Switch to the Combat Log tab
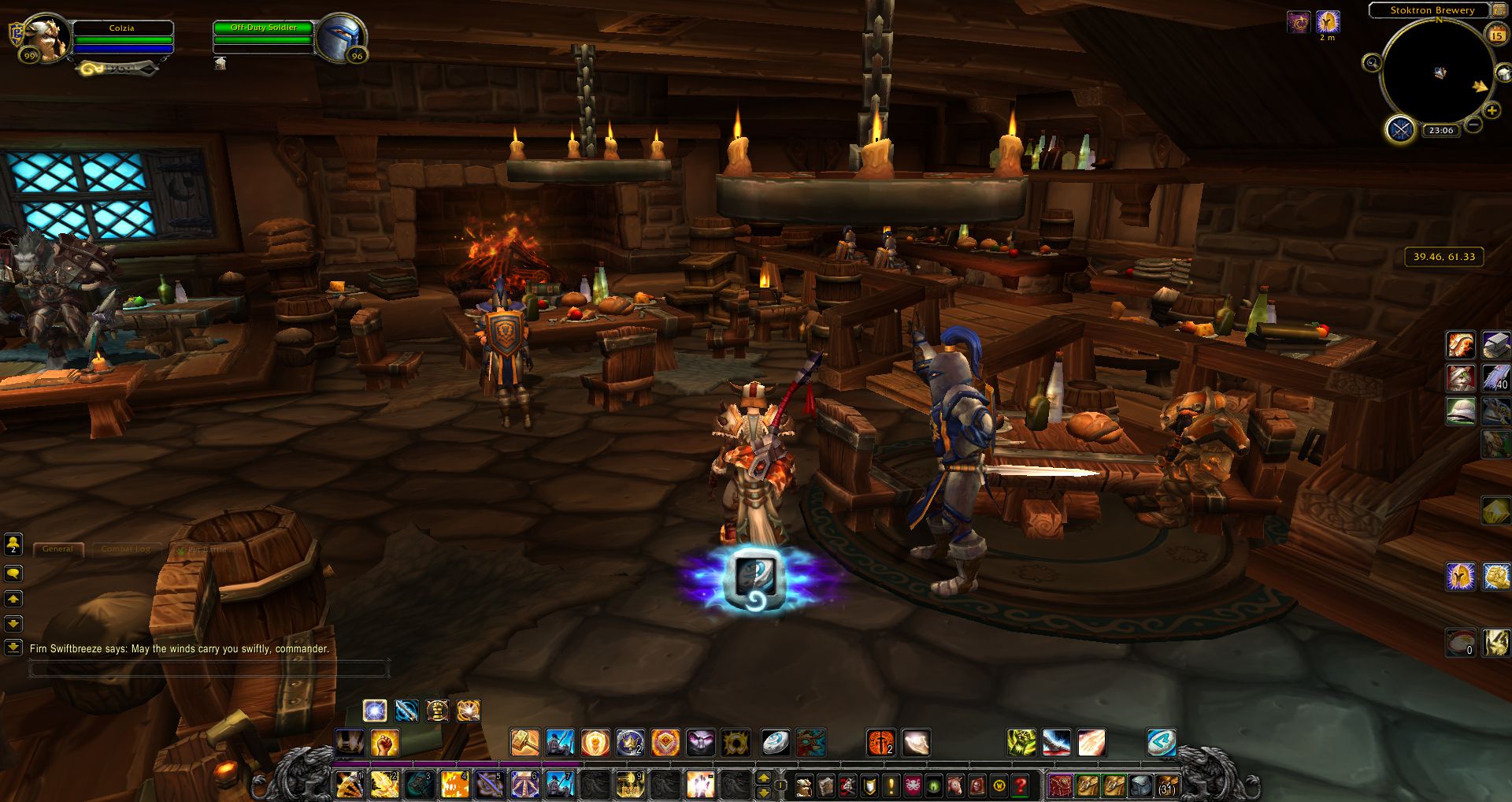Image resolution: width=1512 pixels, height=802 pixels. (126, 549)
